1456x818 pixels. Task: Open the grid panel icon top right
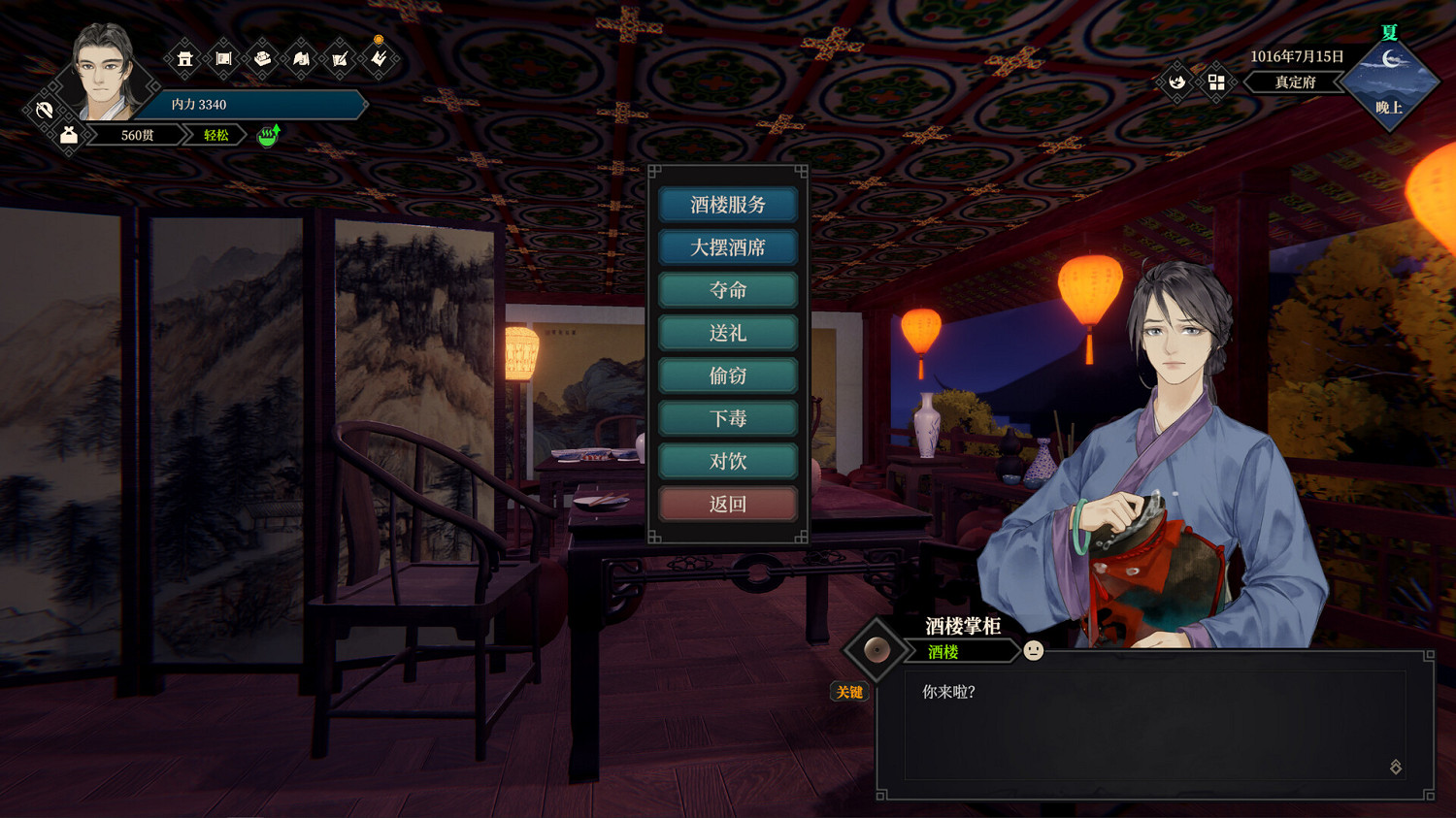click(1217, 82)
